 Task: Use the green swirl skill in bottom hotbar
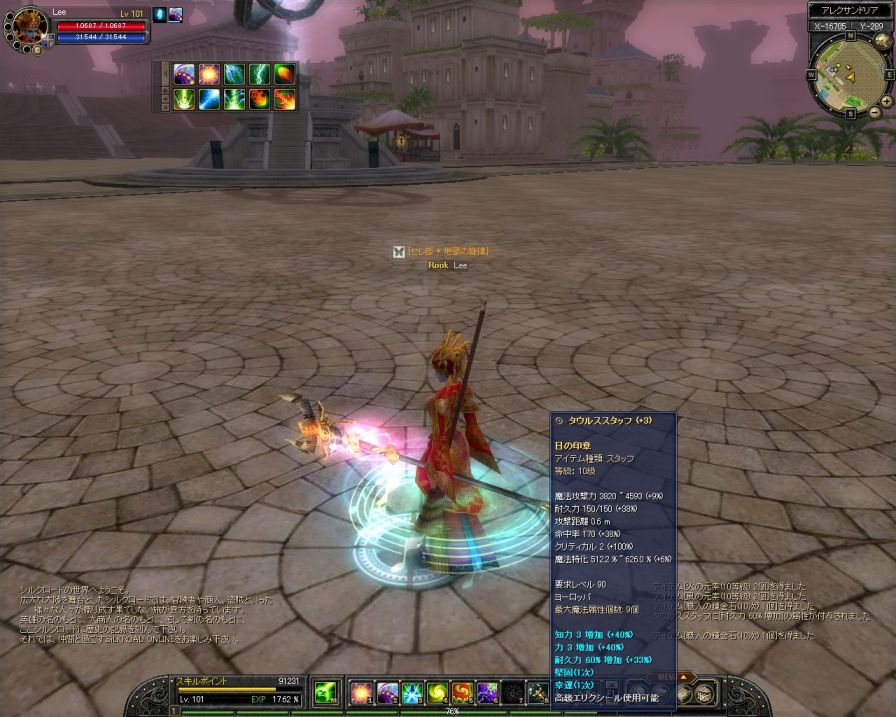point(436,692)
